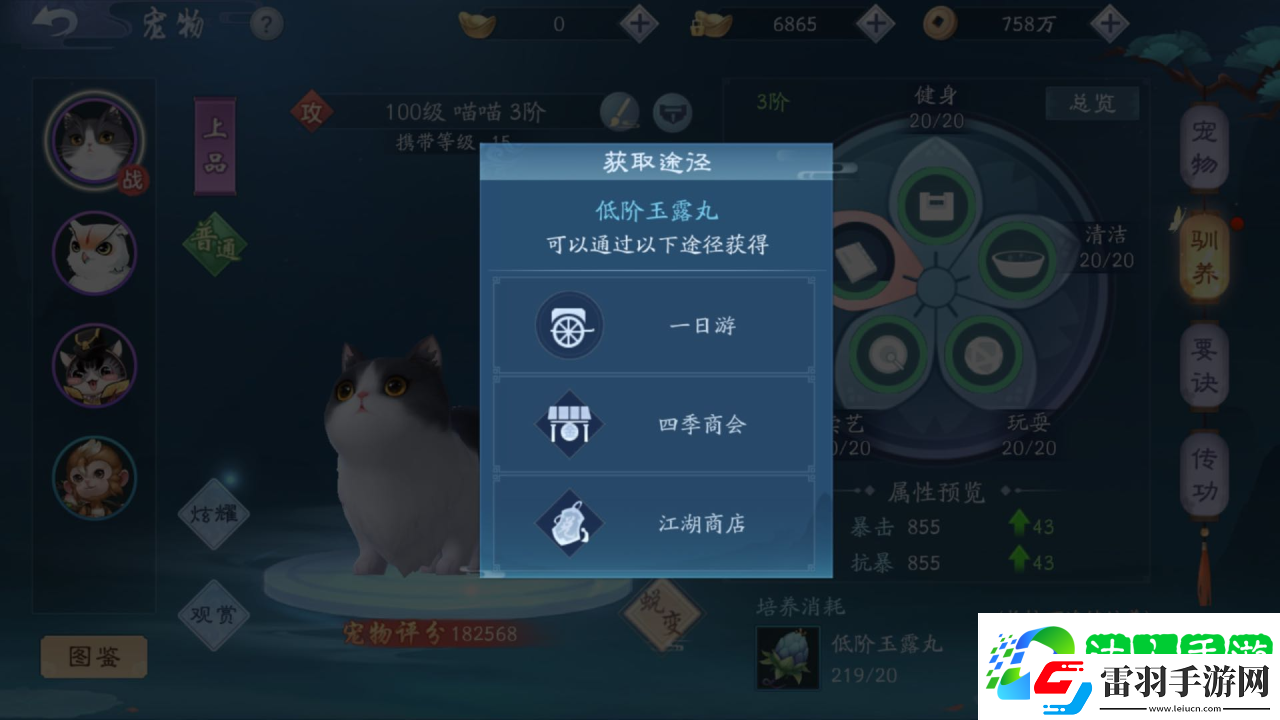Click the 江湖商店 pouch icon
1280x720 pixels.
coord(567,522)
